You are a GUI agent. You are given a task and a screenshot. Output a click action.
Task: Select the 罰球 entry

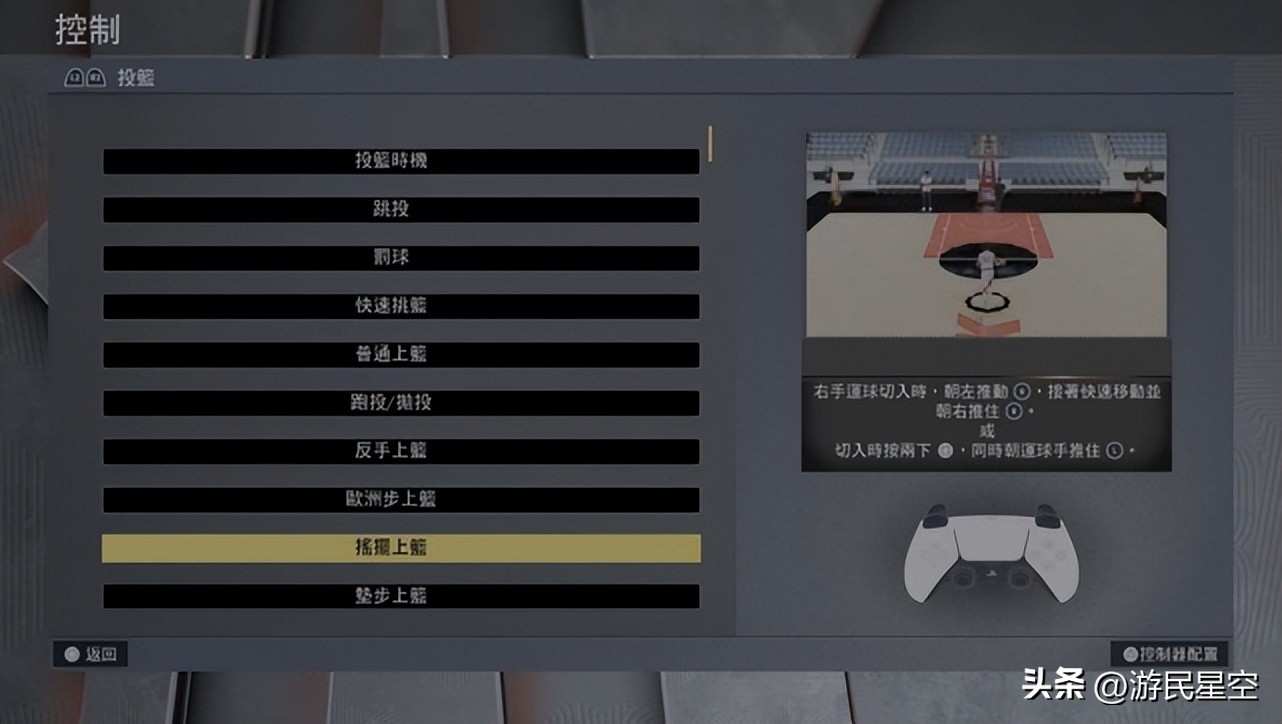pos(400,257)
